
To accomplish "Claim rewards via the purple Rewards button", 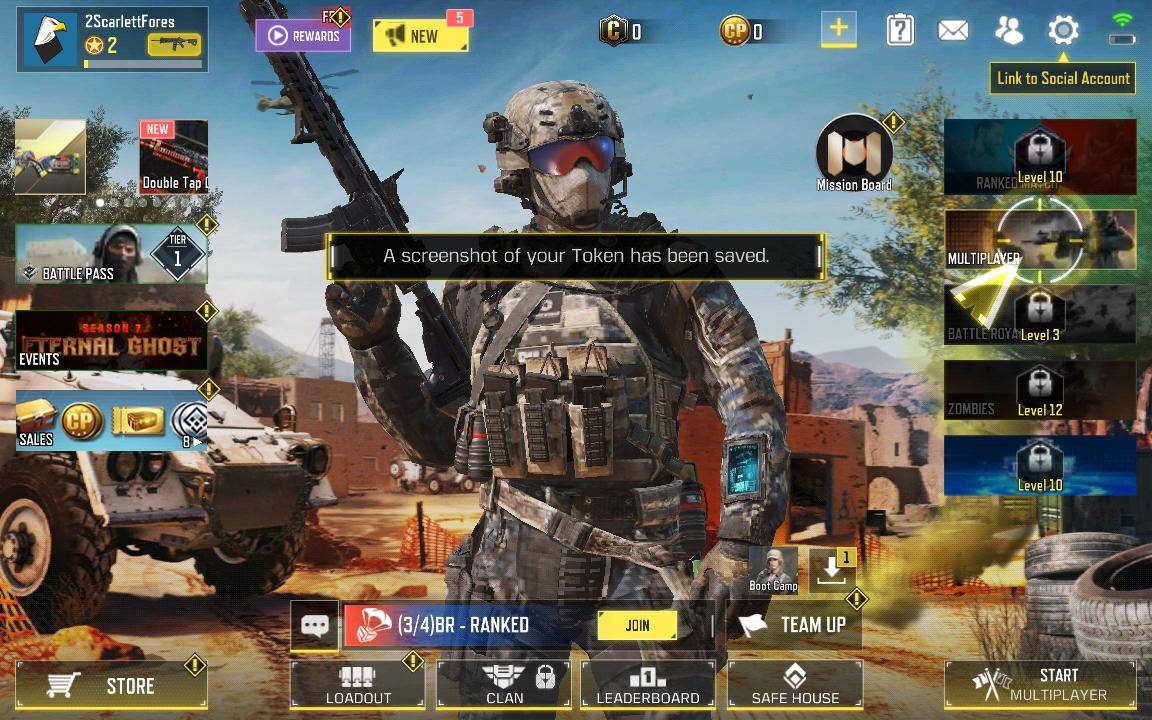I will click(x=303, y=36).
